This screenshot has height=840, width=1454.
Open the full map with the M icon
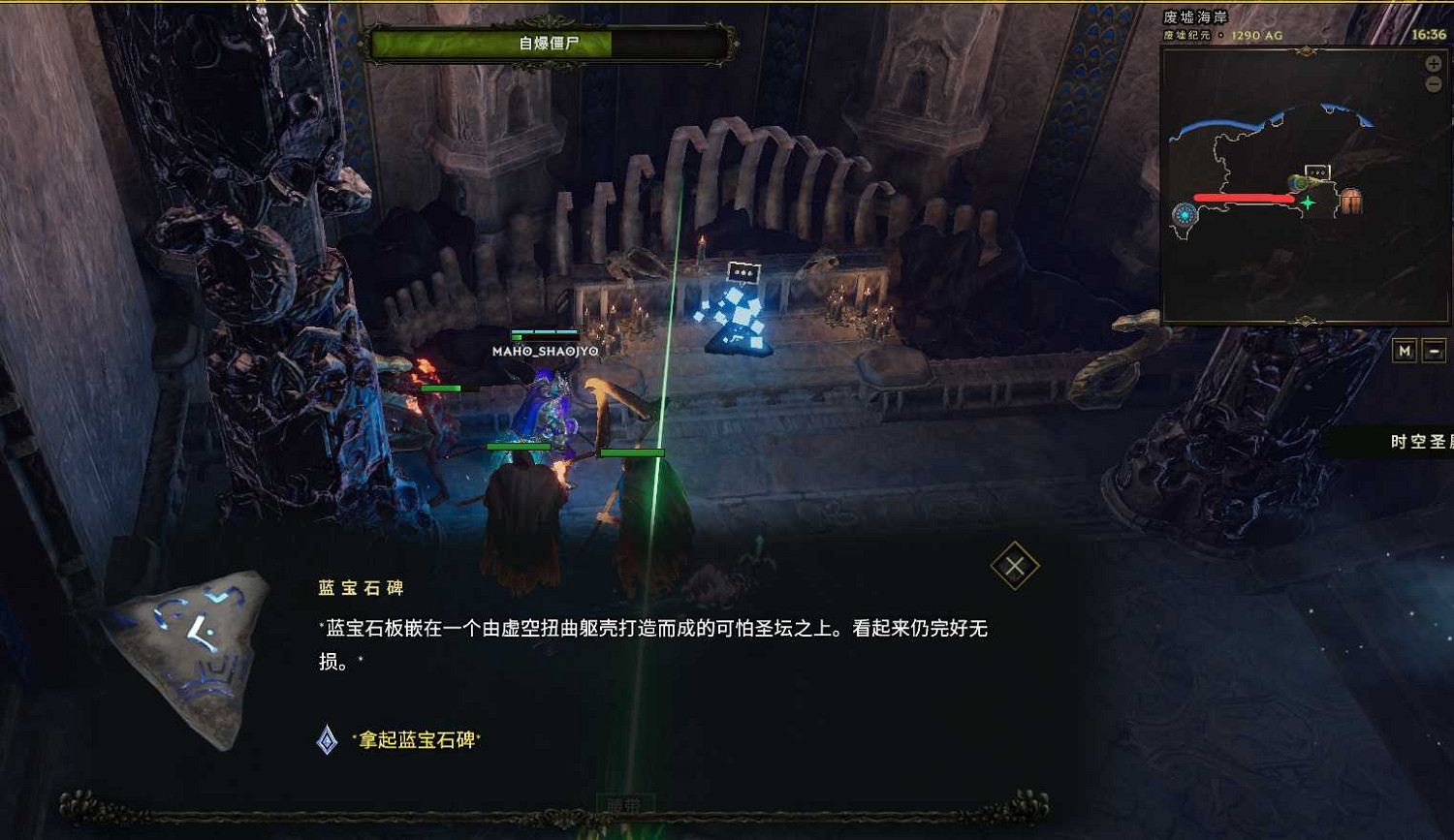click(1405, 350)
